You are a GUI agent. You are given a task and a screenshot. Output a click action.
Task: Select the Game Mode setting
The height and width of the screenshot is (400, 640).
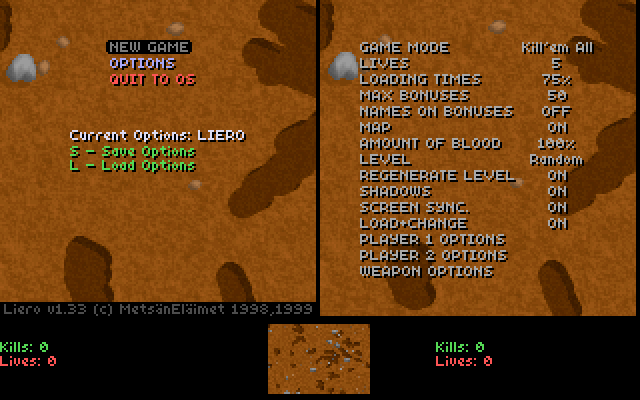tap(404, 47)
